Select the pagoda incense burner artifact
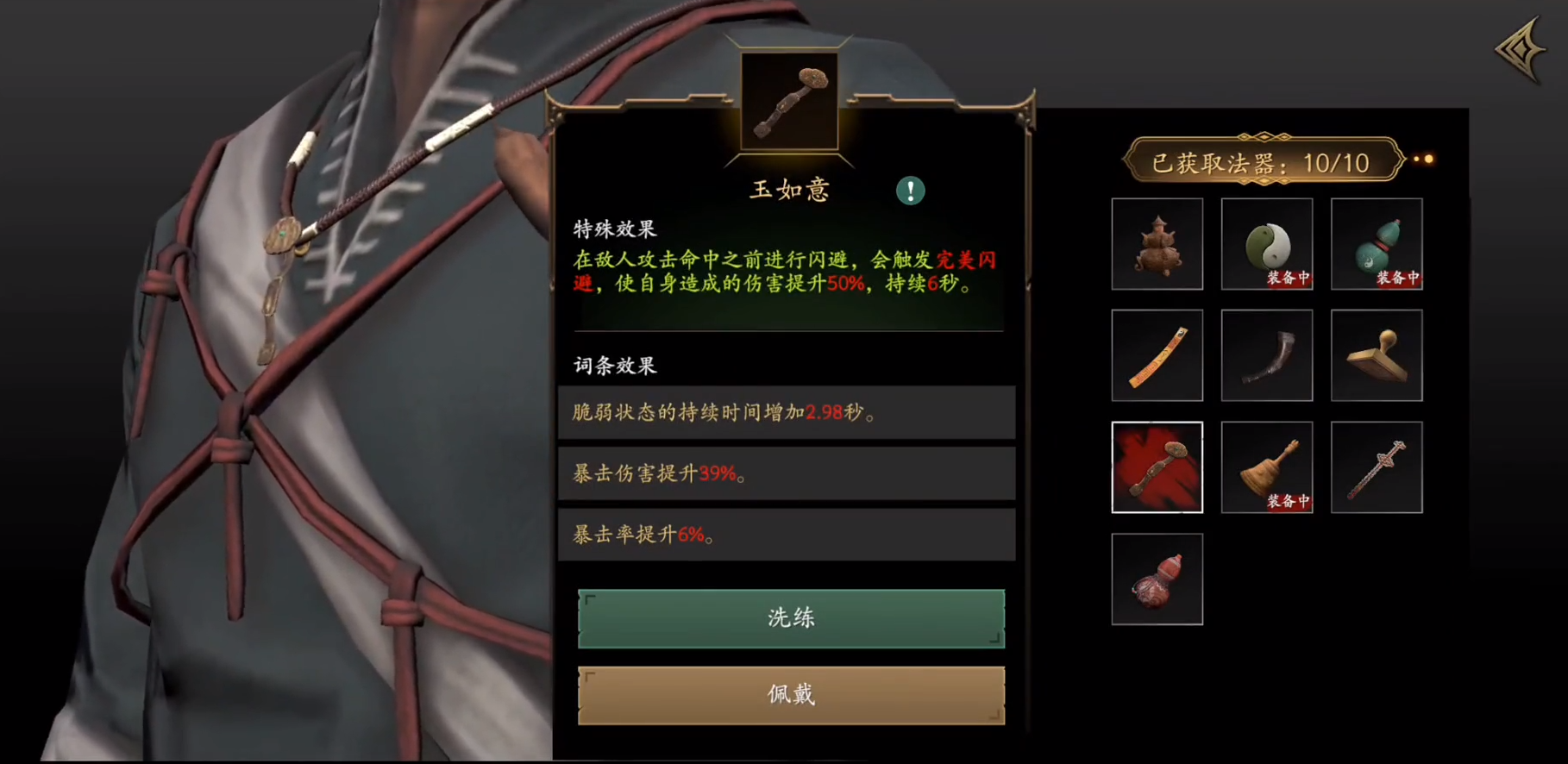This screenshot has height=764, width=1568. [x=1157, y=244]
